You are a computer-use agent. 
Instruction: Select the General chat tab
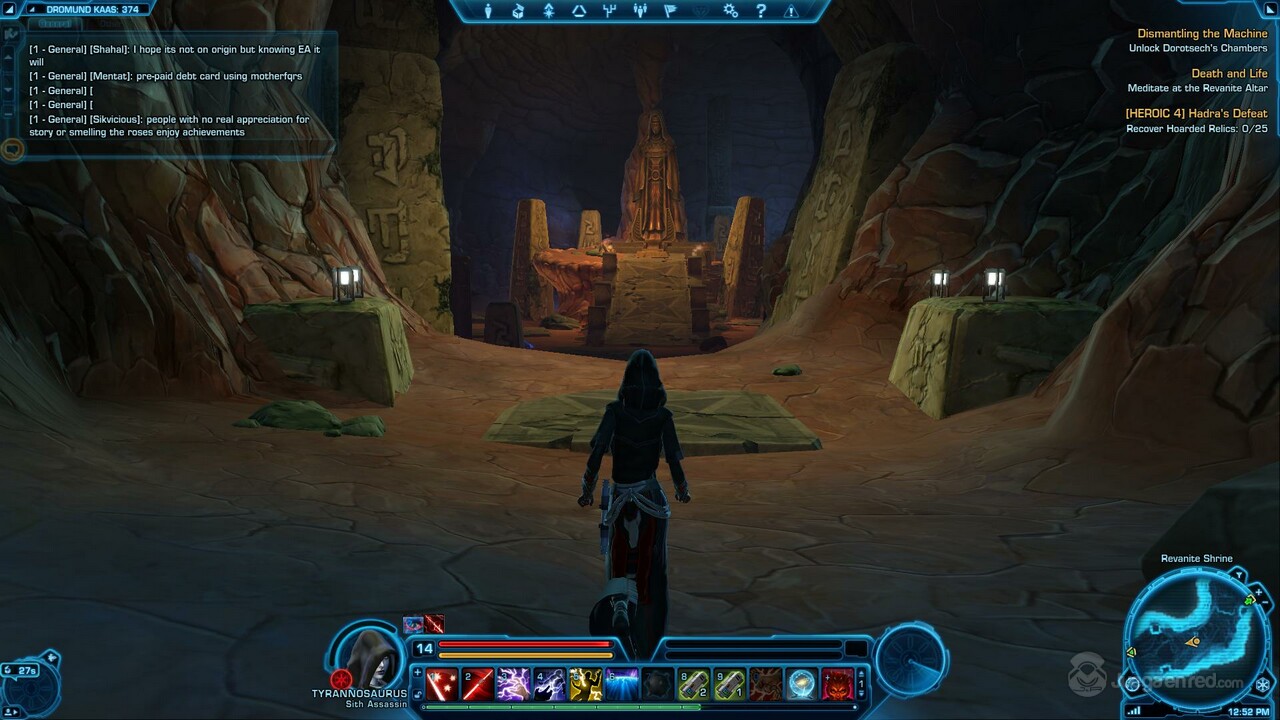55,22
